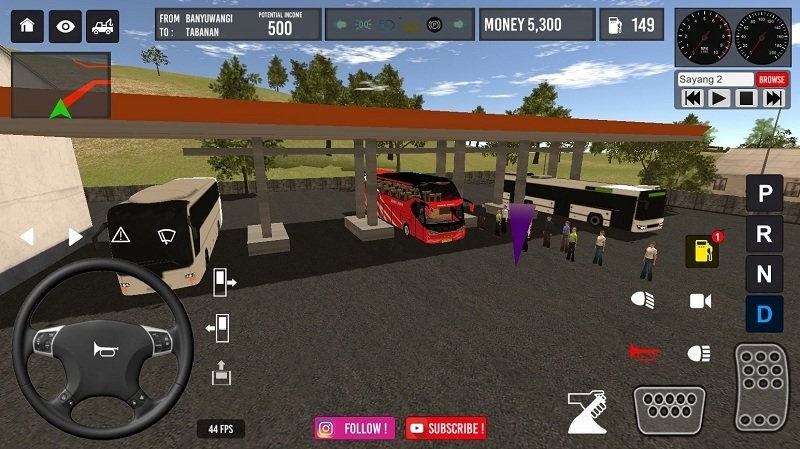The image size is (800, 449).
Task: Honk the horn on the steering wheel
Action: (102, 349)
